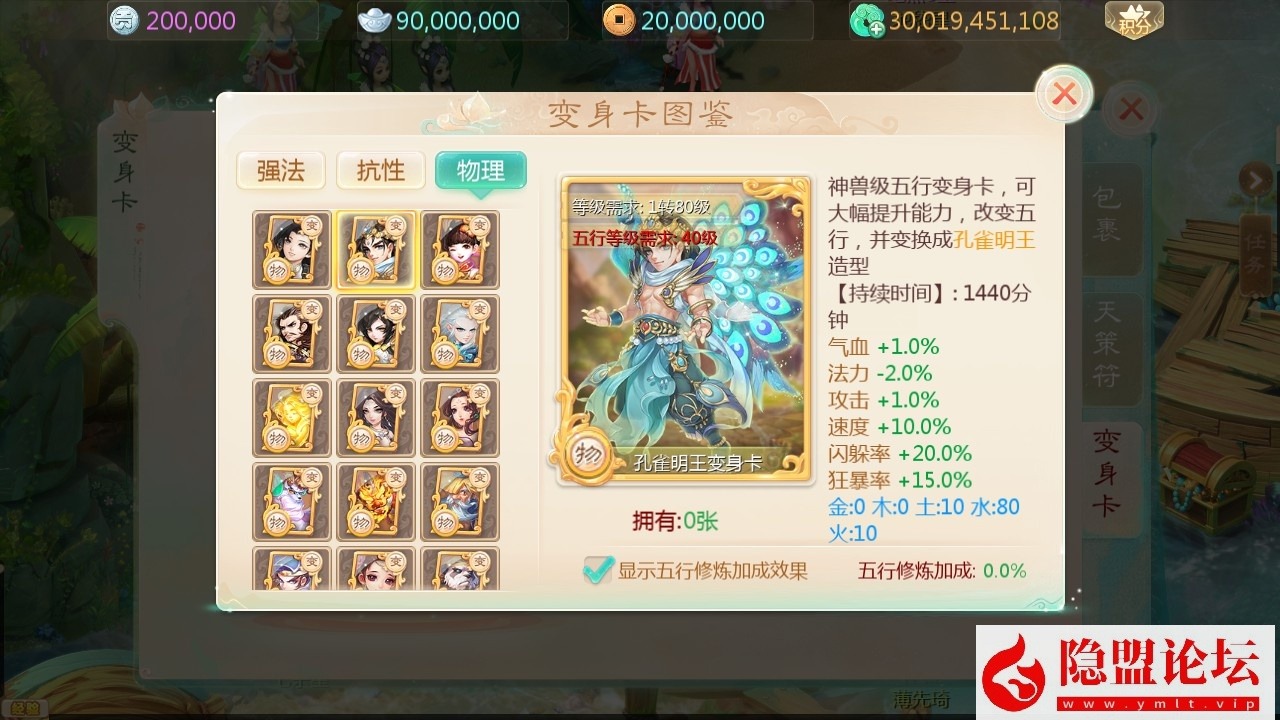Select the highlighted 孔雀明王 card thumbnail
The width and height of the screenshot is (1280, 720).
pyautogui.click(x=375, y=250)
